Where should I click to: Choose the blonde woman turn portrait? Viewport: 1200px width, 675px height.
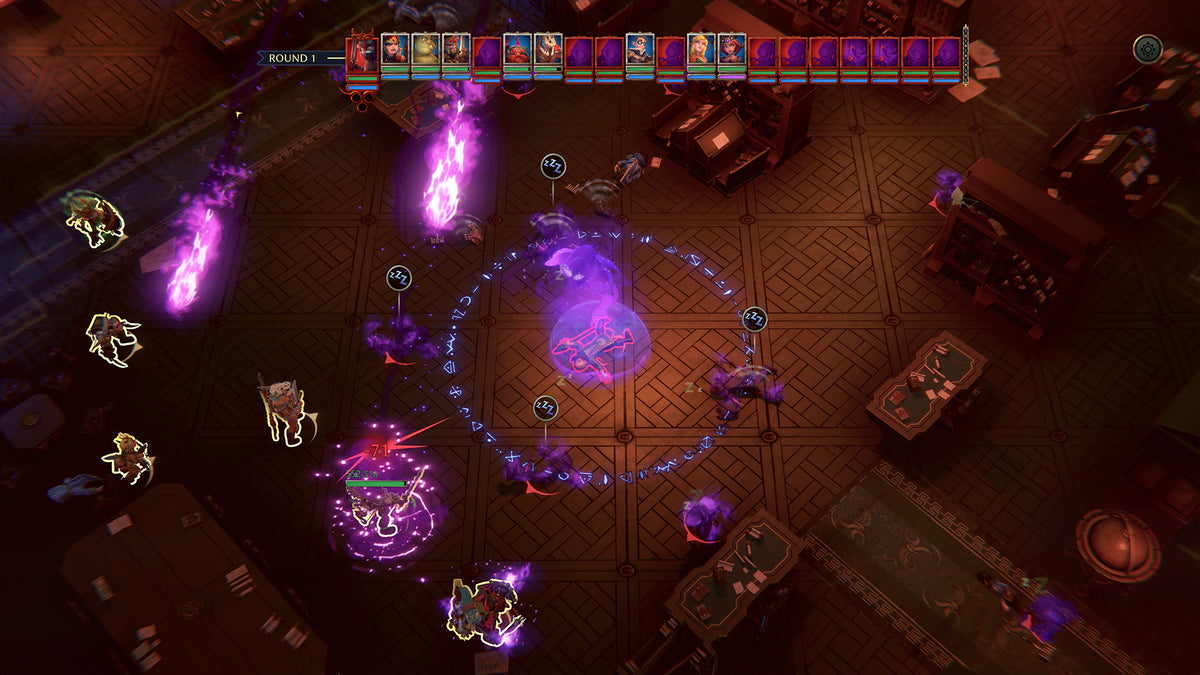tap(701, 49)
